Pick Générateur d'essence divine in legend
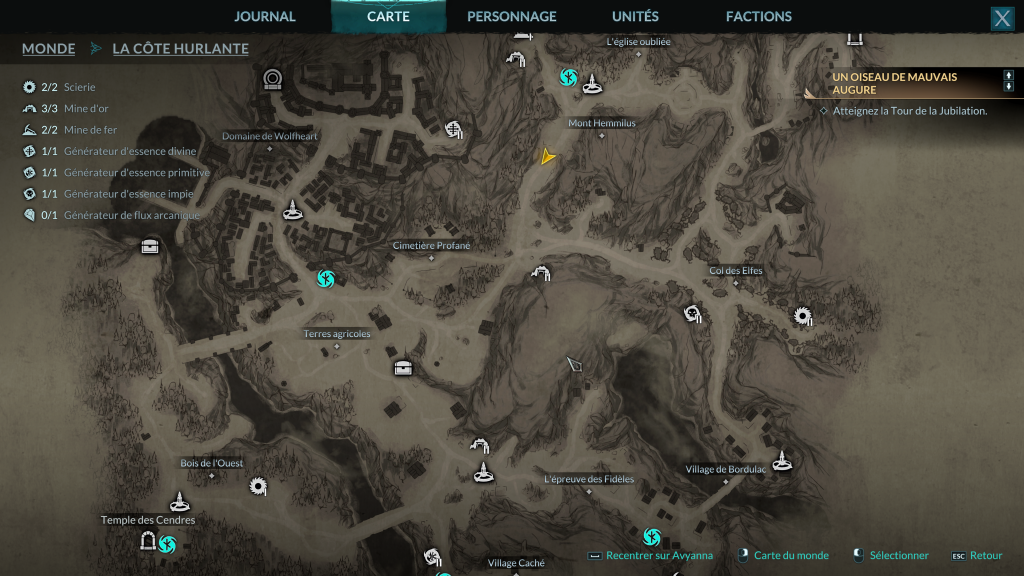1024x576 pixels. tap(129, 151)
